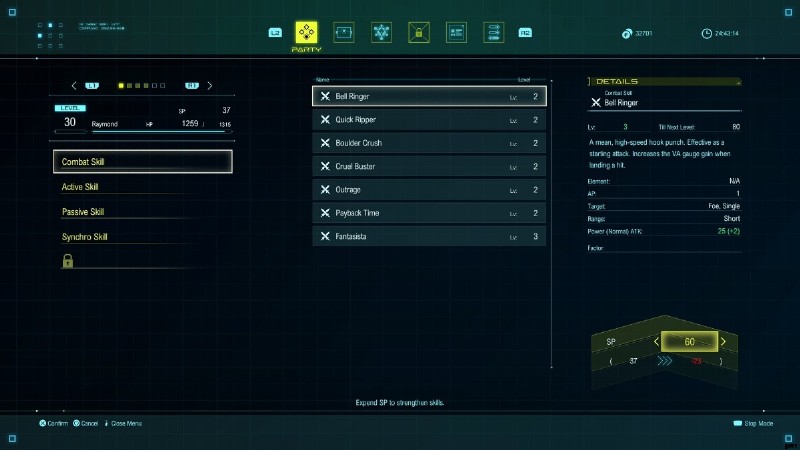Image resolution: width=800 pixels, height=450 pixels.
Task: Decrease SP amount with left arrow
Action: 657,342
